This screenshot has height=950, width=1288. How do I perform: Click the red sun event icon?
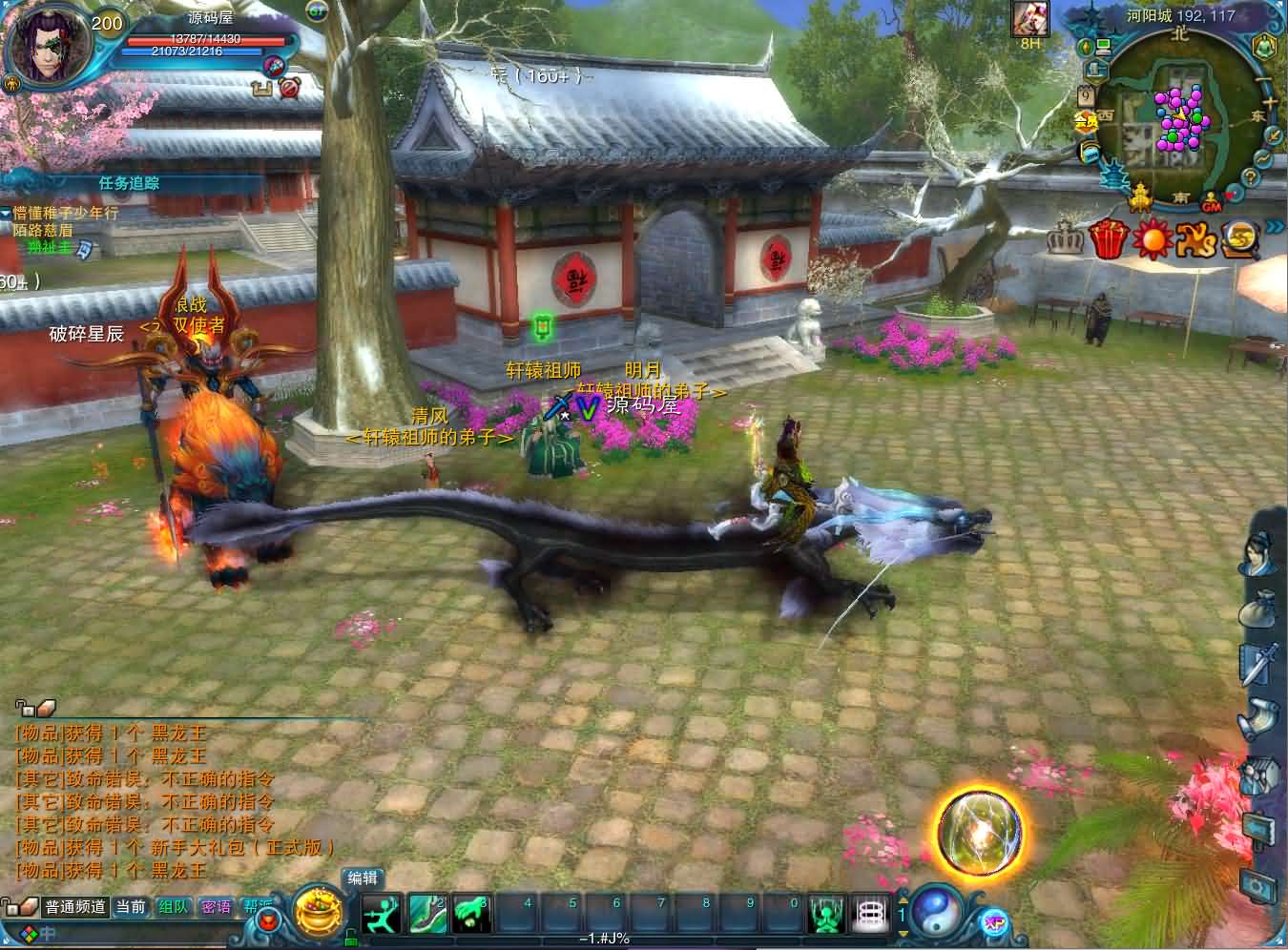tap(1152, 238)
